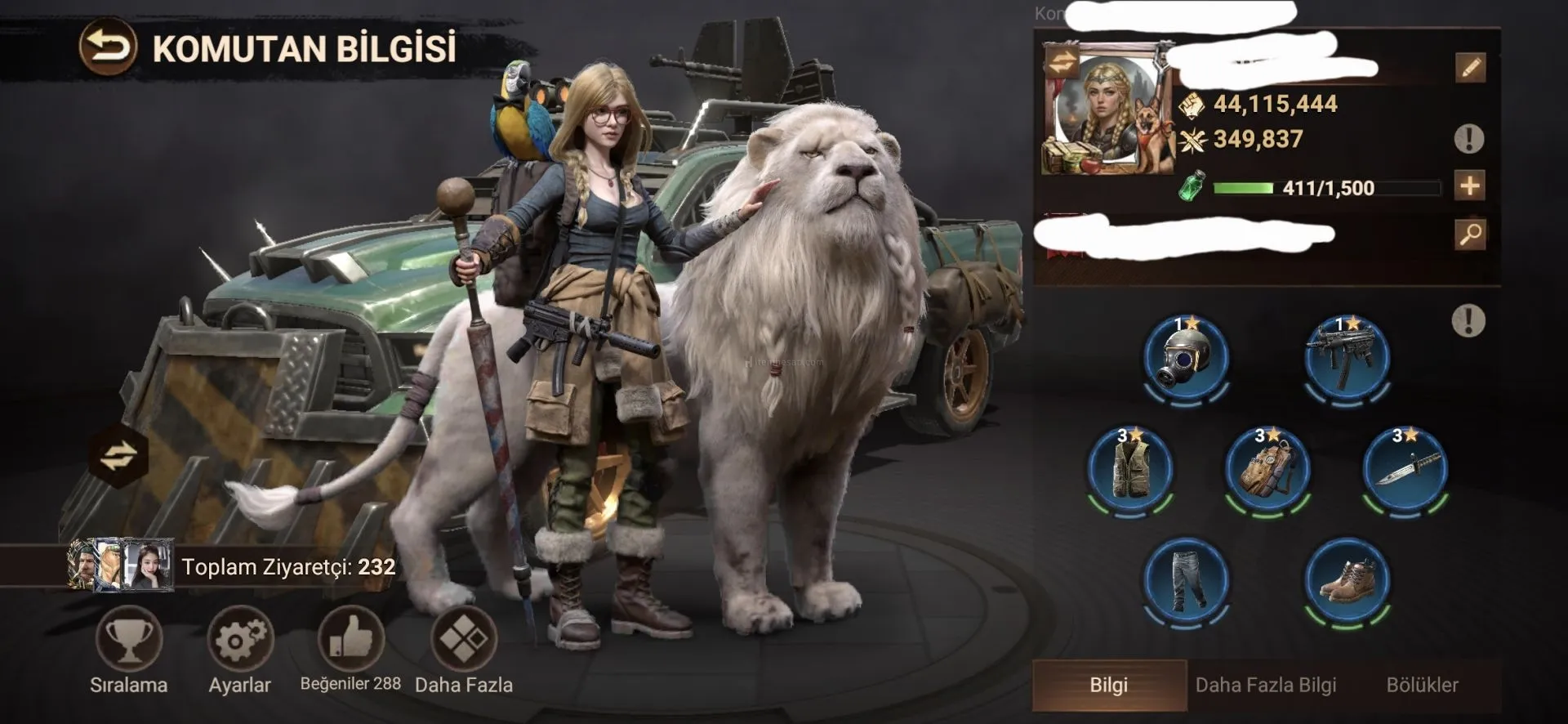Select the combat knife slot
Image resolution: width=1568 pixels, height=724 pixels.
(1405, 469)
